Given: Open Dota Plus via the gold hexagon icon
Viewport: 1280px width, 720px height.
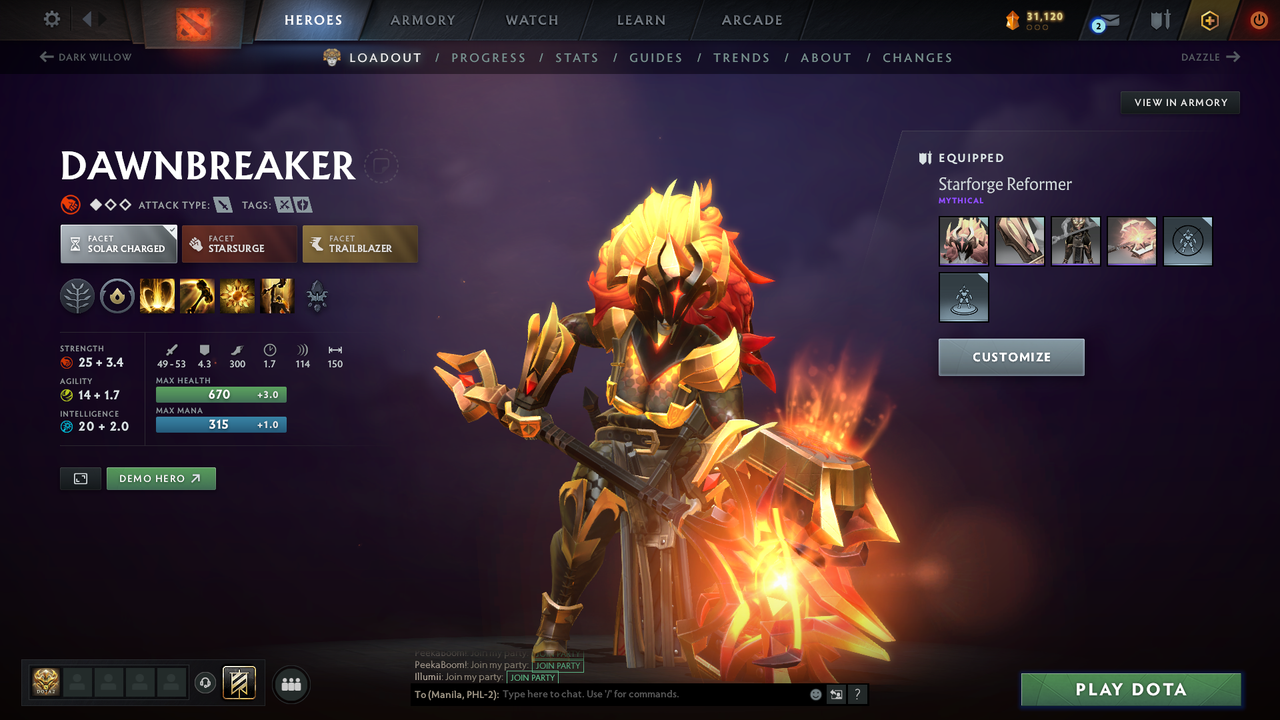Looking at the screenshot, I should coord(1209,19).
